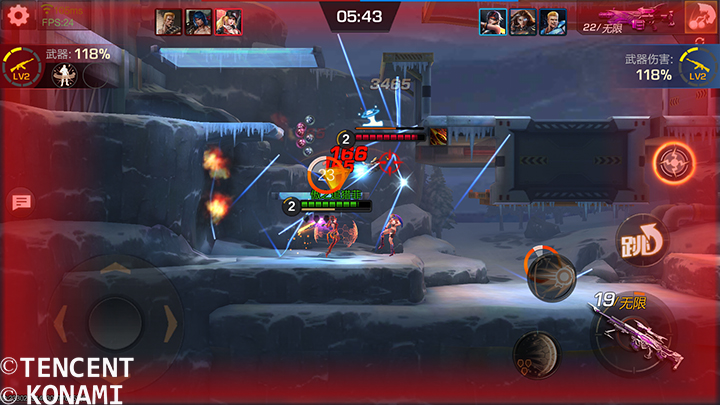Tap the virtual movement joystick
Viewport: 720px width, 405px height.
pos(117,321)
